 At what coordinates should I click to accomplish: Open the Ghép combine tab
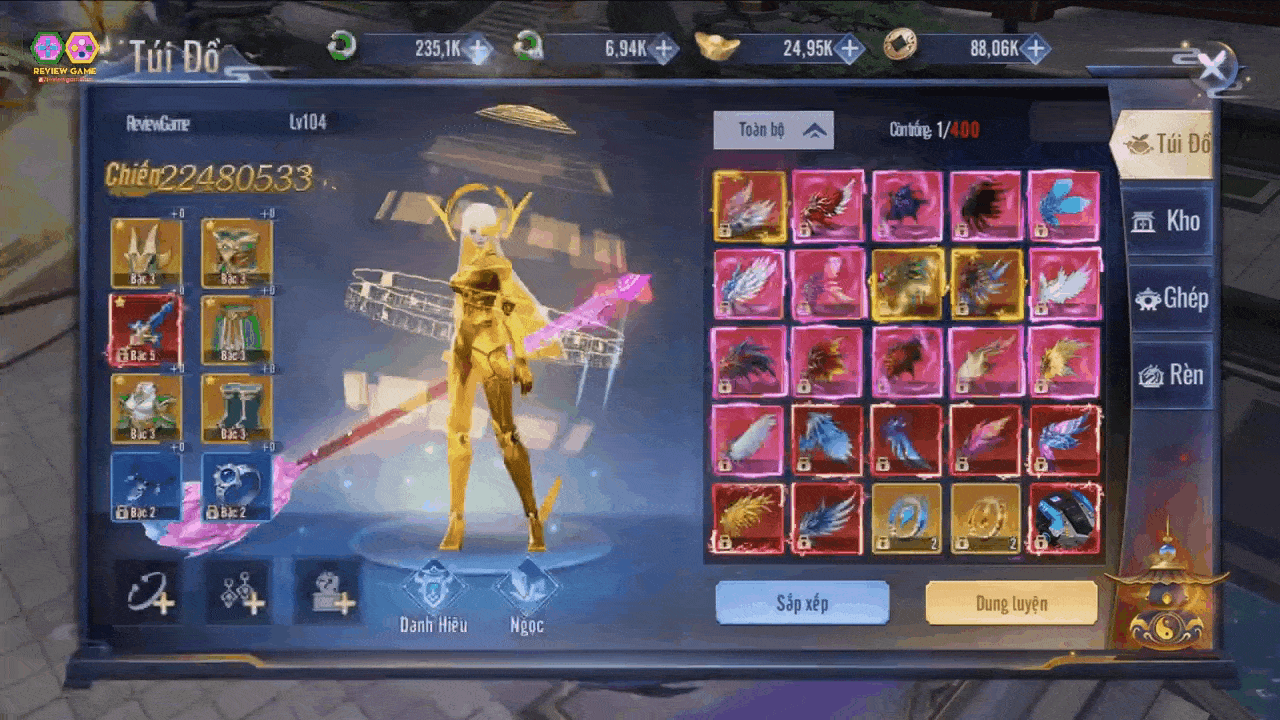[1170, 298]
